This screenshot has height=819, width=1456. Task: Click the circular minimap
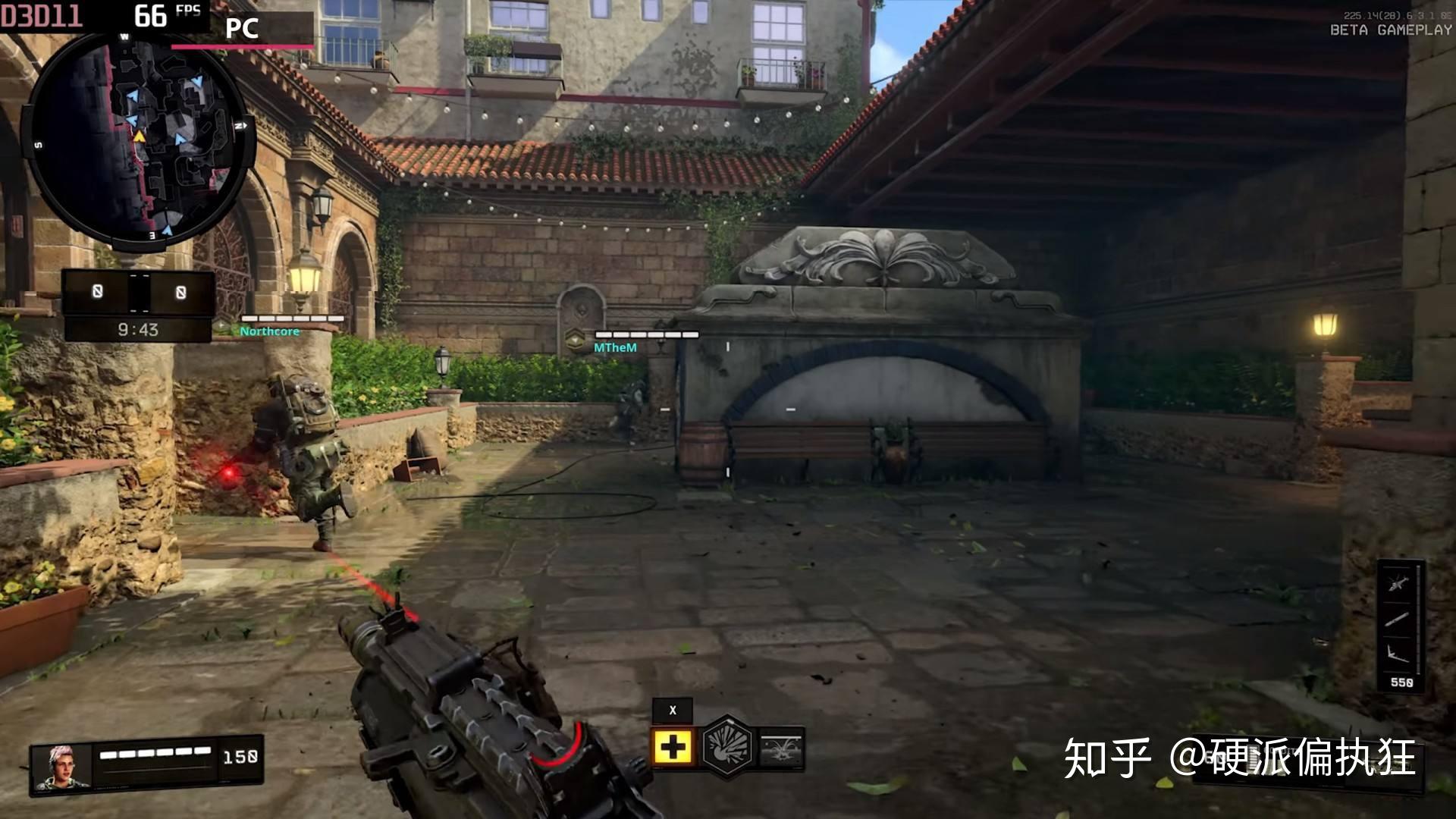coord(137,141)
